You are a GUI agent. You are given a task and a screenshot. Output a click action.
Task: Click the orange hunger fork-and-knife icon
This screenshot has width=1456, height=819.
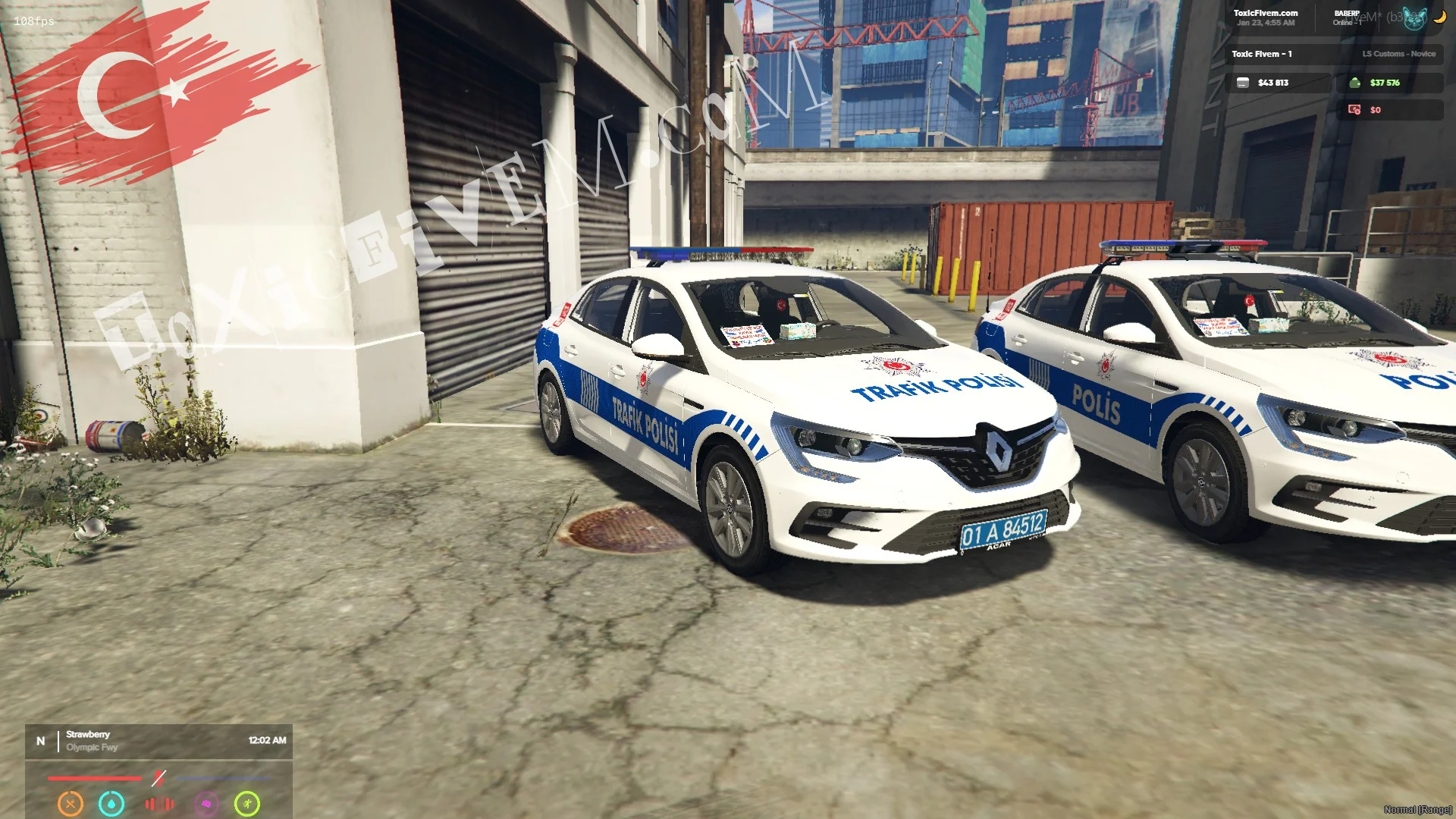pyautogui.click(x=71, y=803)
